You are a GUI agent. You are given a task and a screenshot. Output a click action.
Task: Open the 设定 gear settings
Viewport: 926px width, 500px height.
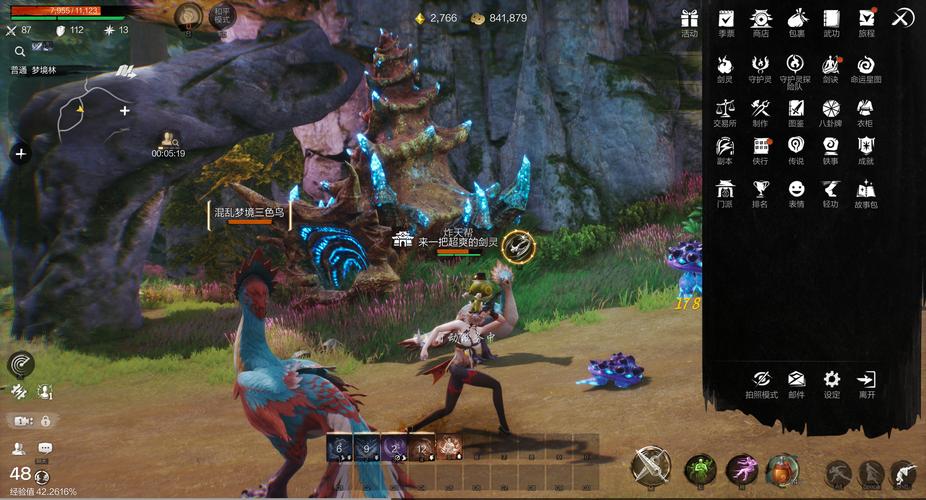tap(831, 380)
